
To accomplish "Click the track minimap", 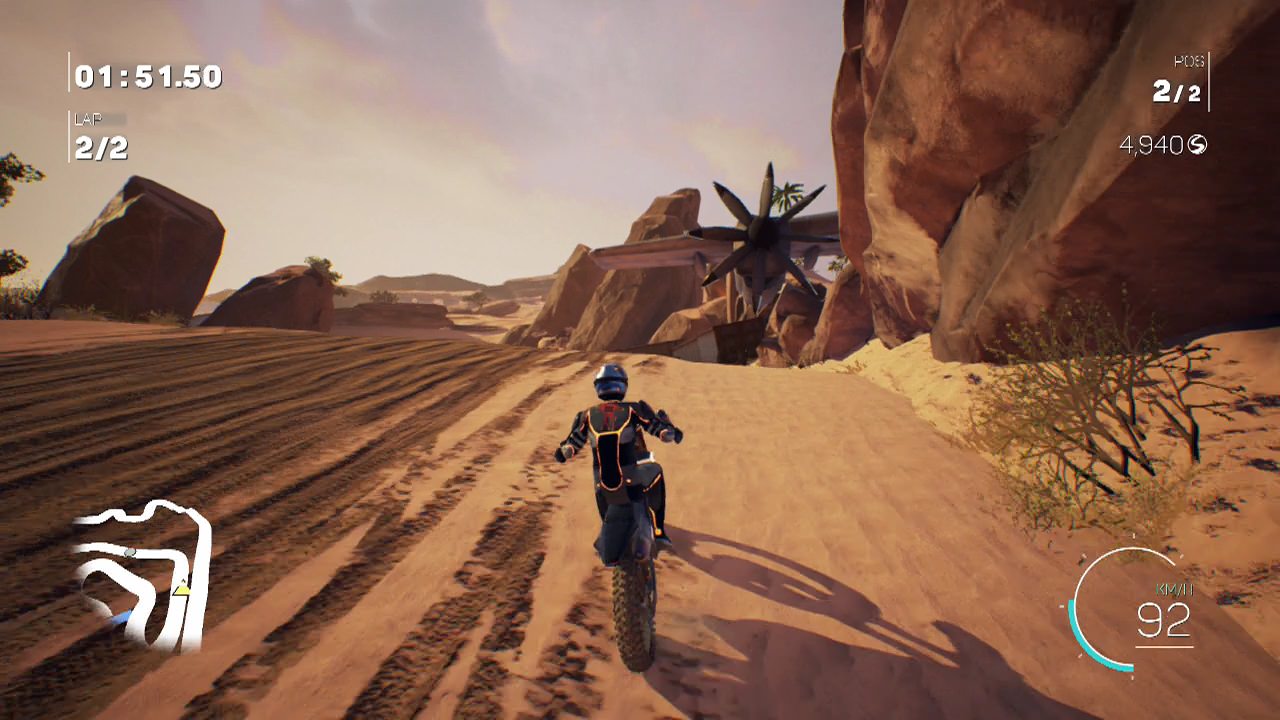I will 141,574.
